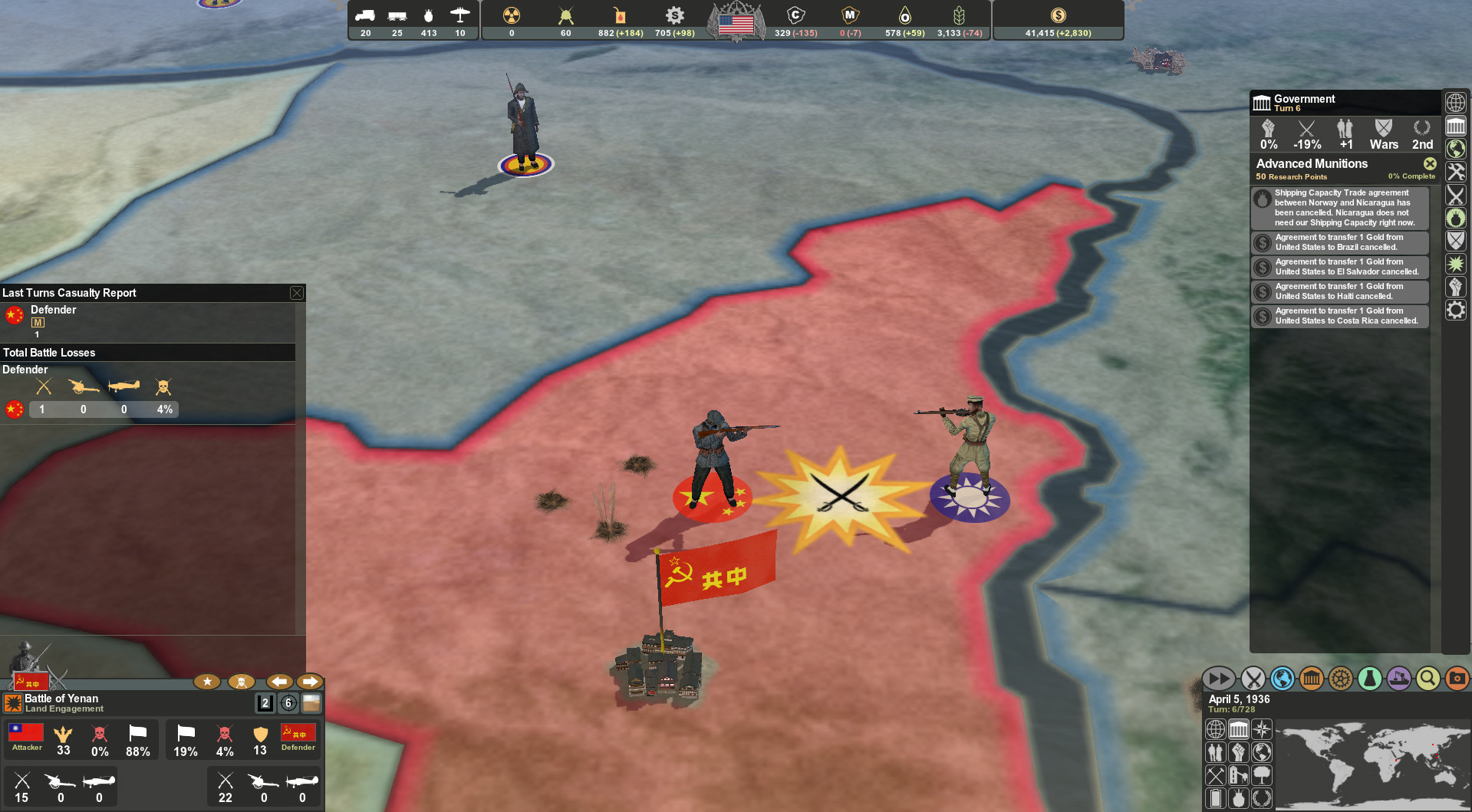
Task: Open the green flask research screen
Action: (1370, 679)
